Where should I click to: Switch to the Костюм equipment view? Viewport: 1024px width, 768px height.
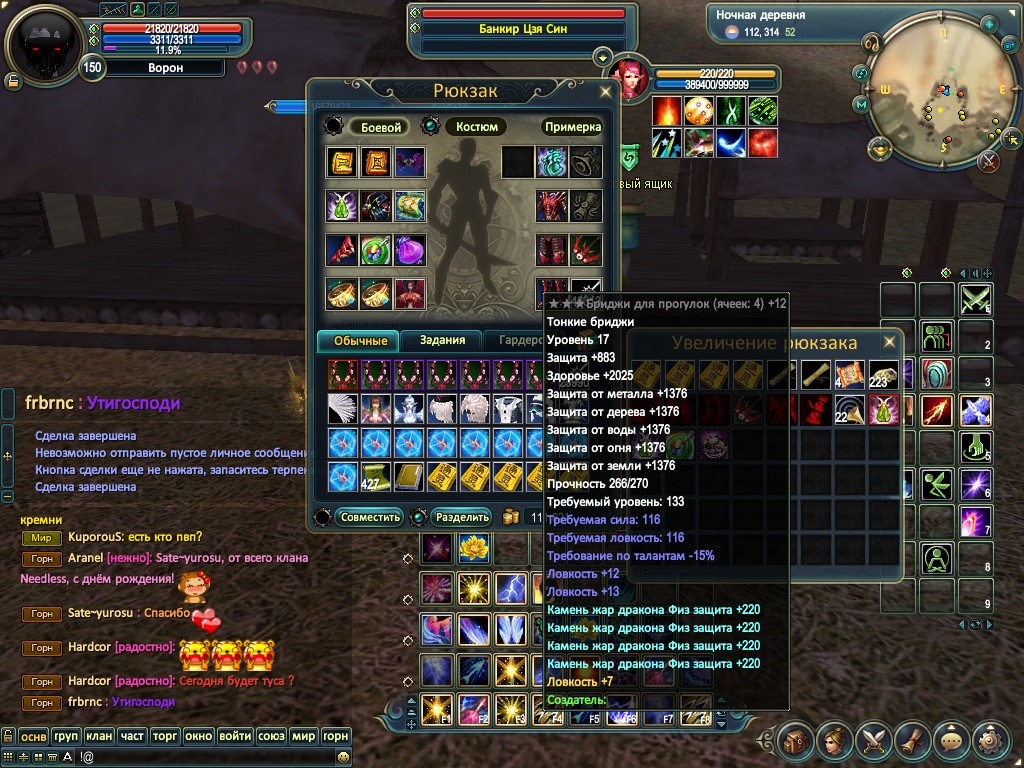pyautogui.click(x=476, y=127)
